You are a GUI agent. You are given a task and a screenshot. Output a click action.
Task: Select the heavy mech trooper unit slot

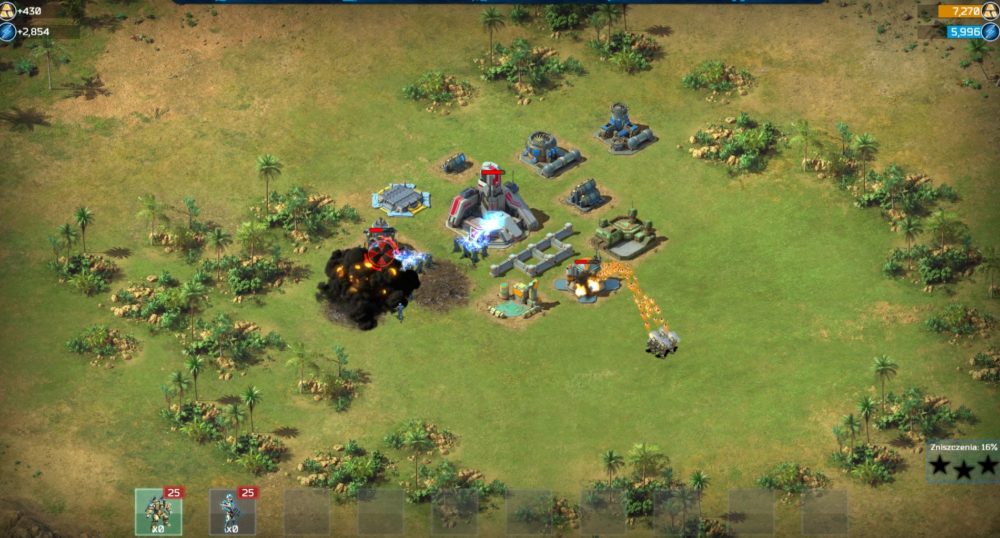tap(158, 511)
